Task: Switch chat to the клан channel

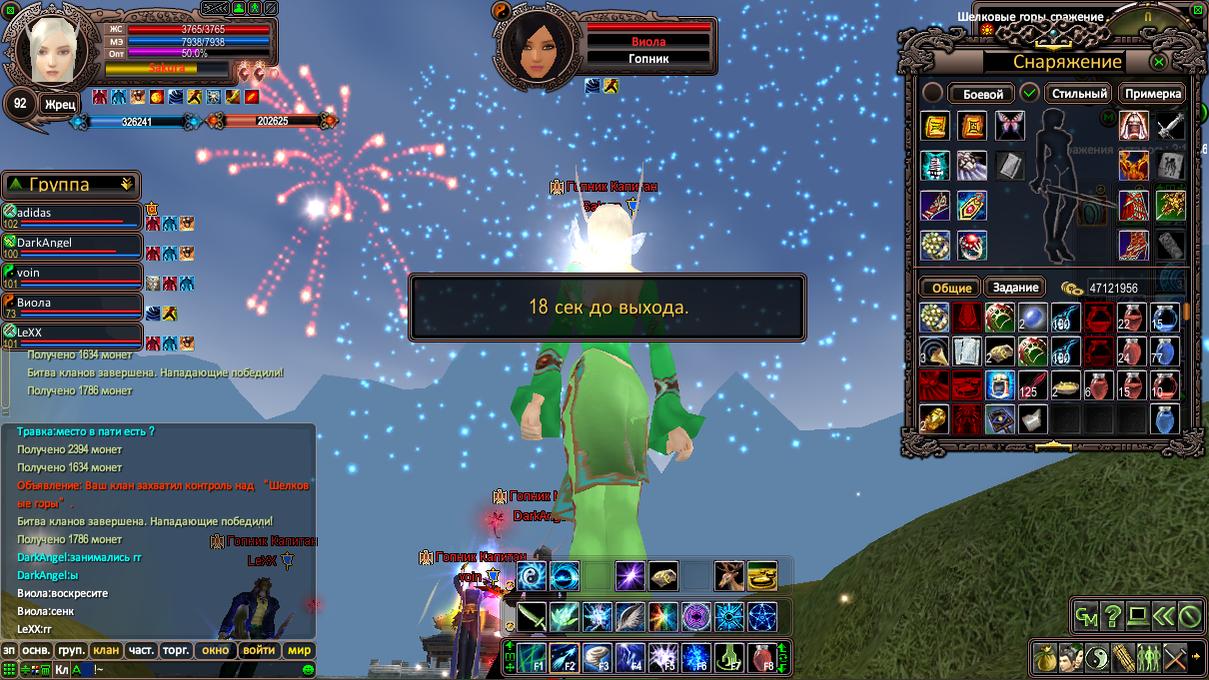Action: [x=106, y=650]
